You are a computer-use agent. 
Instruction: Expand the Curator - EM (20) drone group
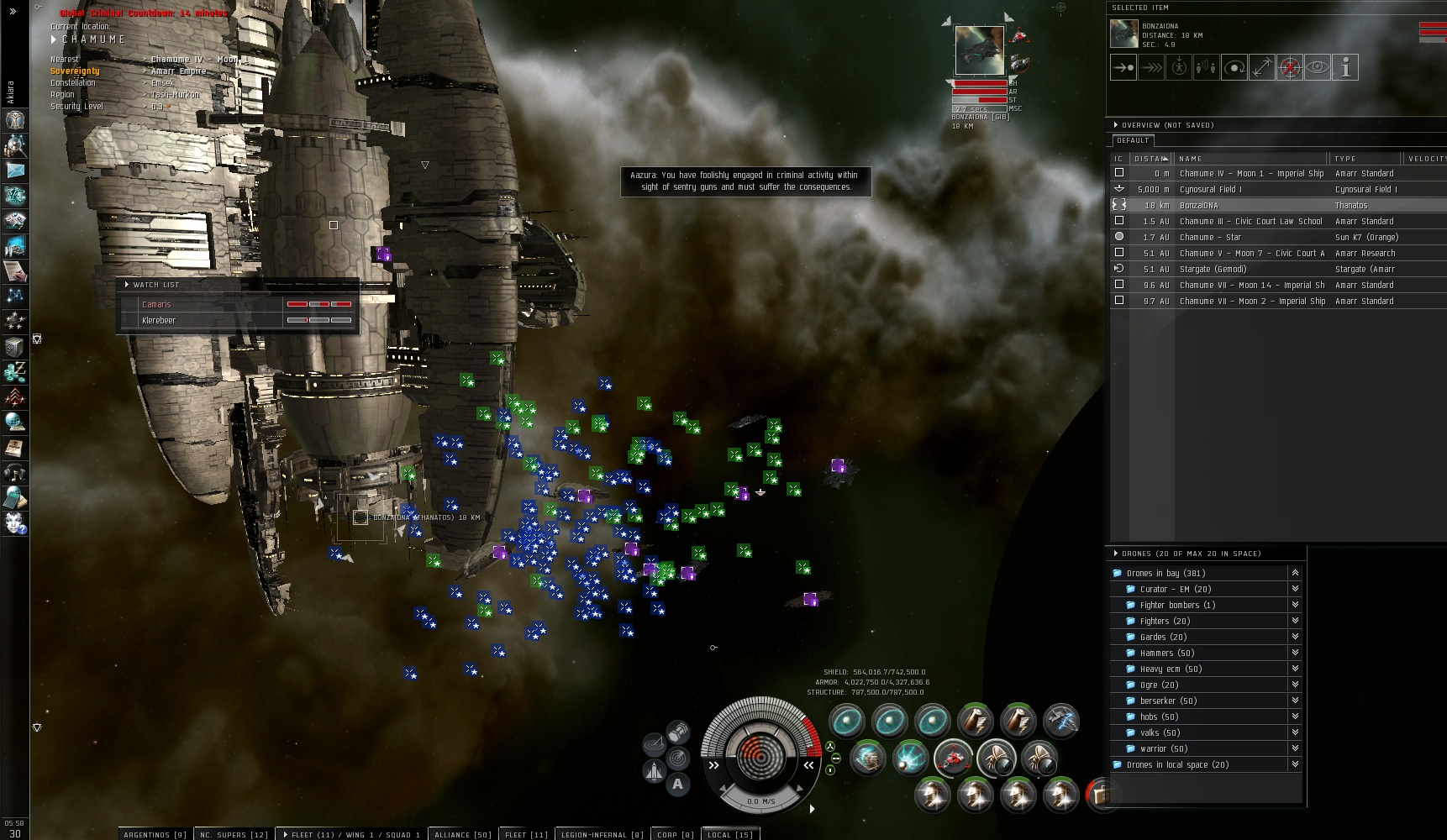(x=1175, y=589)
